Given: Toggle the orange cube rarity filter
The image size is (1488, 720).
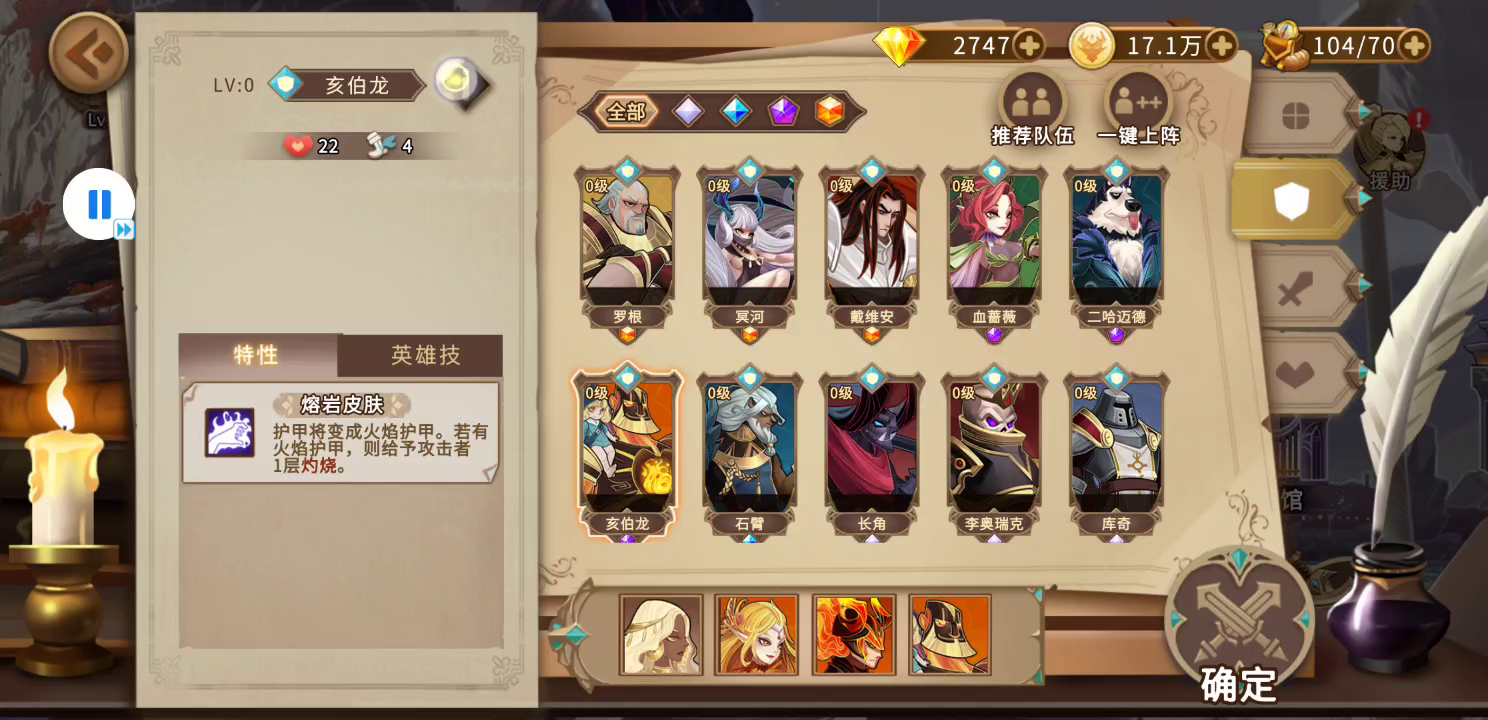Looking at the screenshot, I should pos(832,111).
